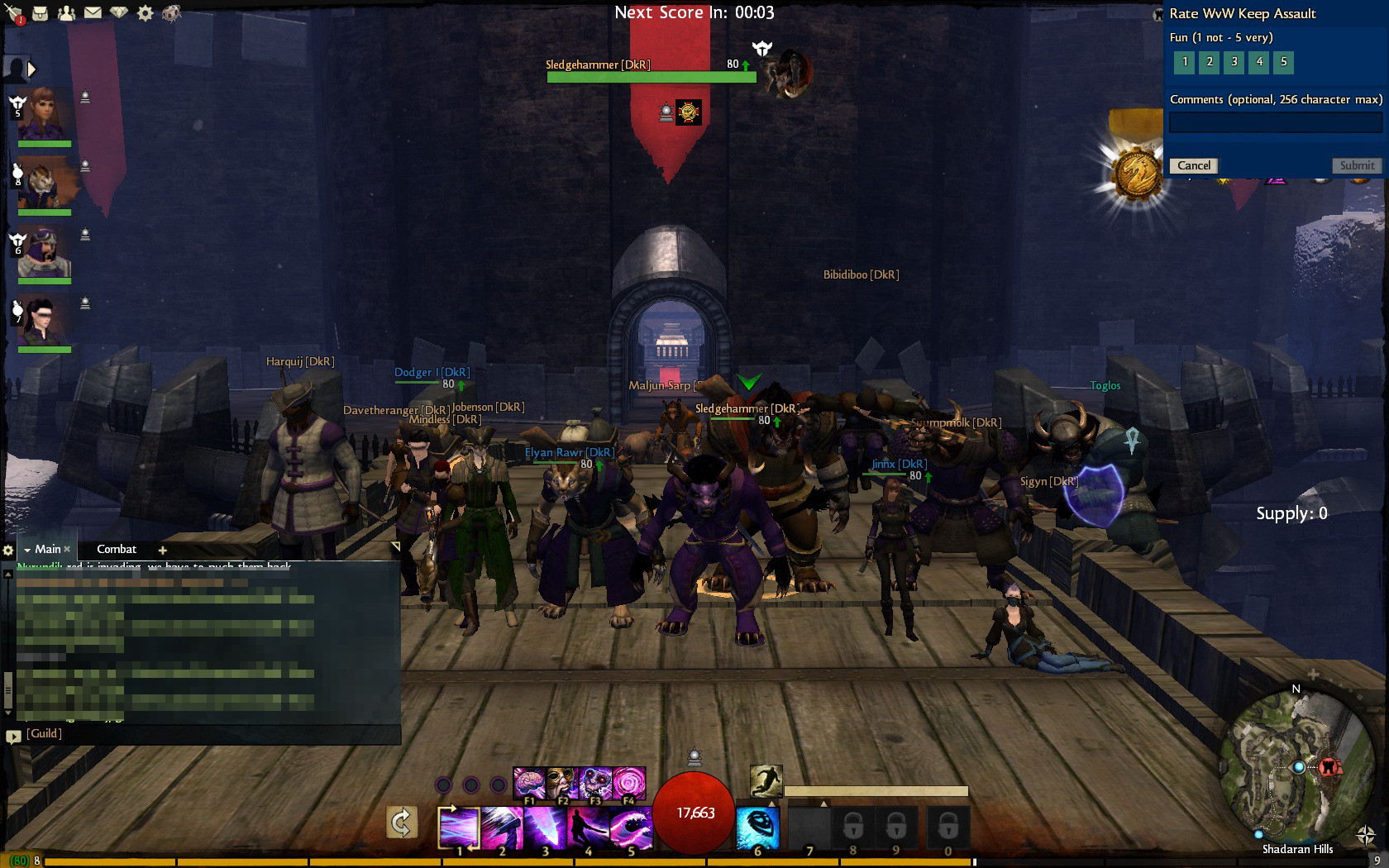
Task: Open the mail envelope icon
Action: point(93,13)
